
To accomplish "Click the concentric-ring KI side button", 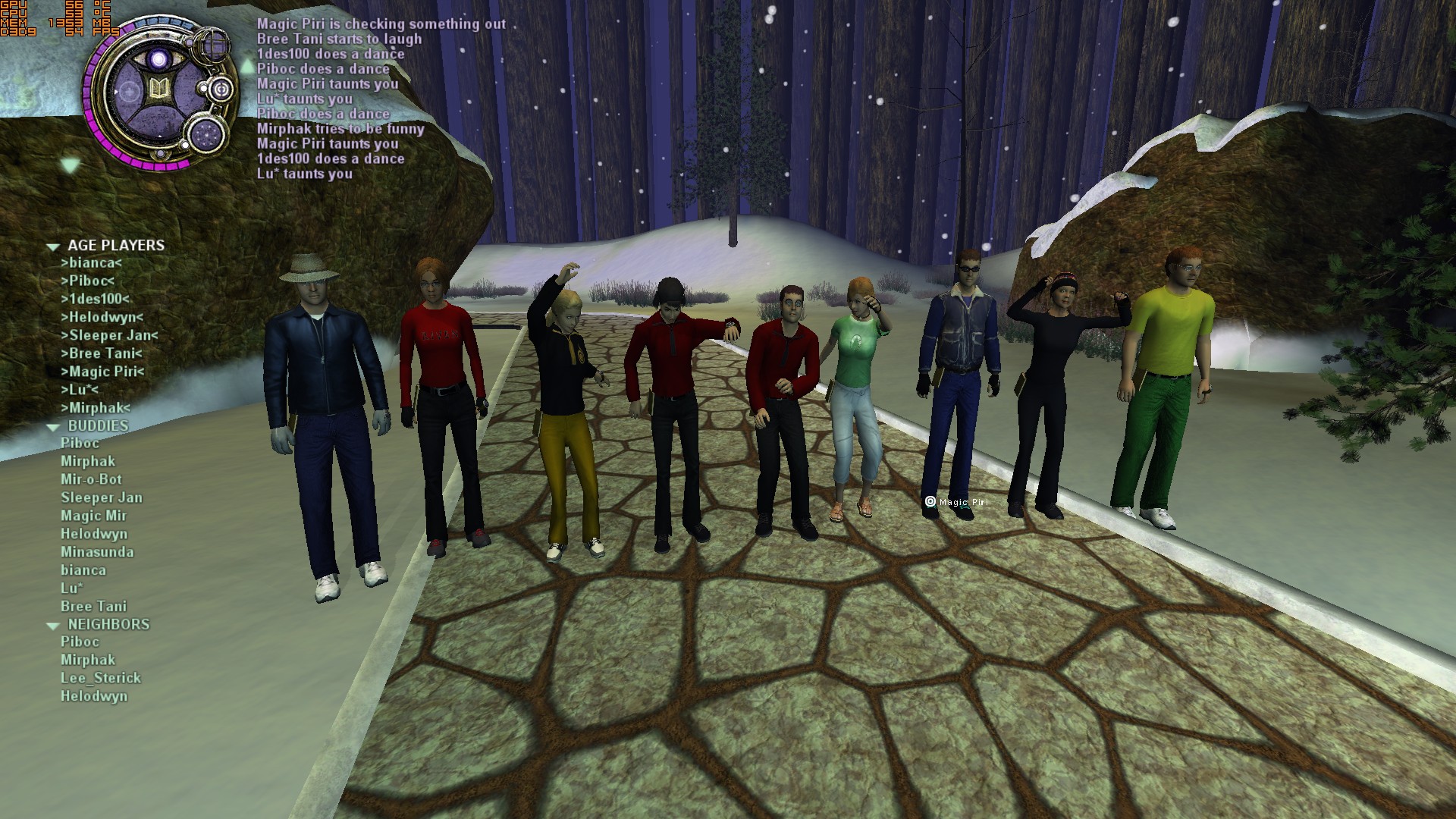I will [x=221, y=89].
